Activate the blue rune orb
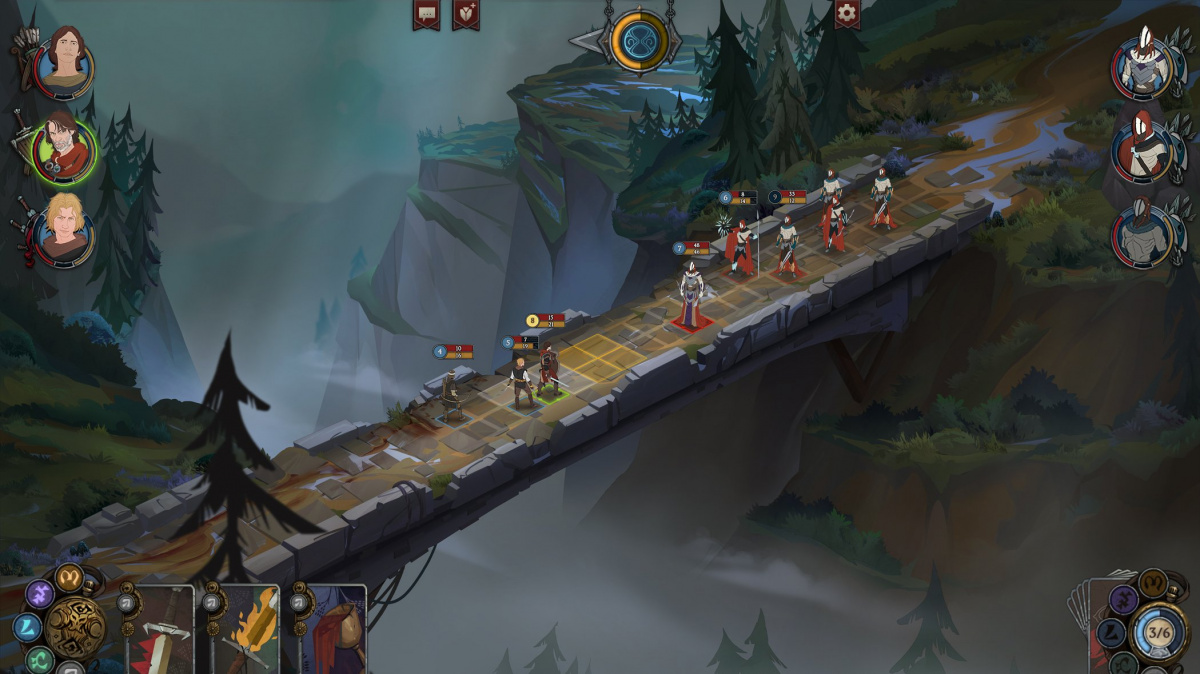The width and height of the screenshot is (1200, 674). [28, 627]
